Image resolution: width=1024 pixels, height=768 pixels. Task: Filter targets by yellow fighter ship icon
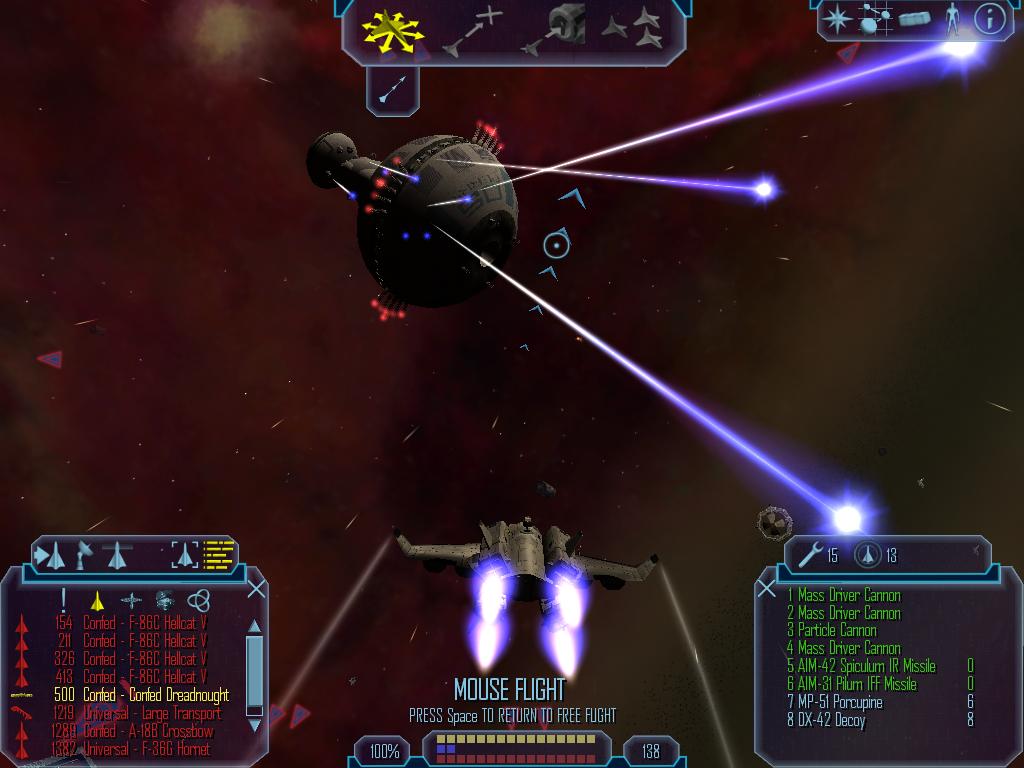(97, 600)
